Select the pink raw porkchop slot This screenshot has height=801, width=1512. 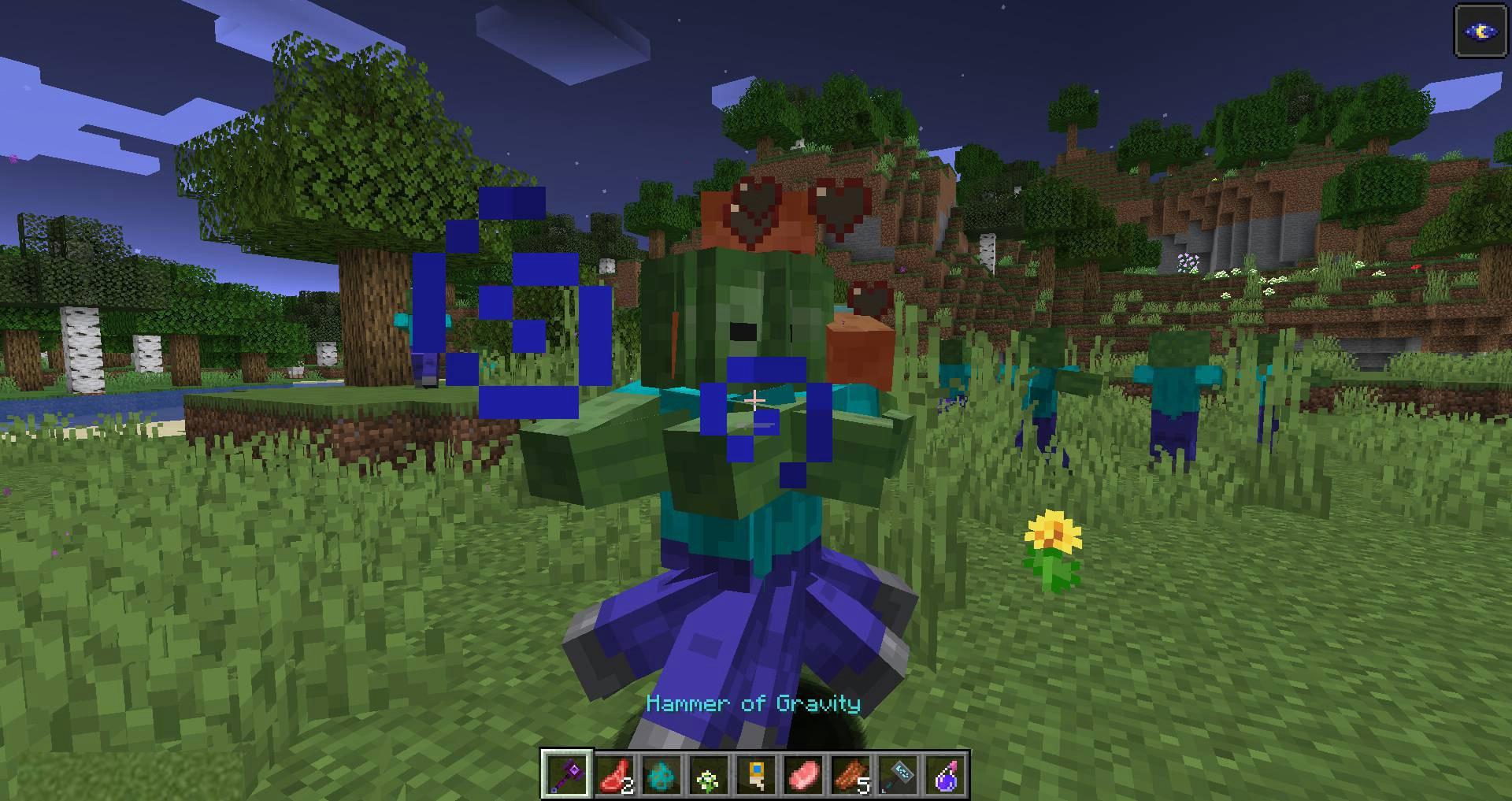pos(803,774)
